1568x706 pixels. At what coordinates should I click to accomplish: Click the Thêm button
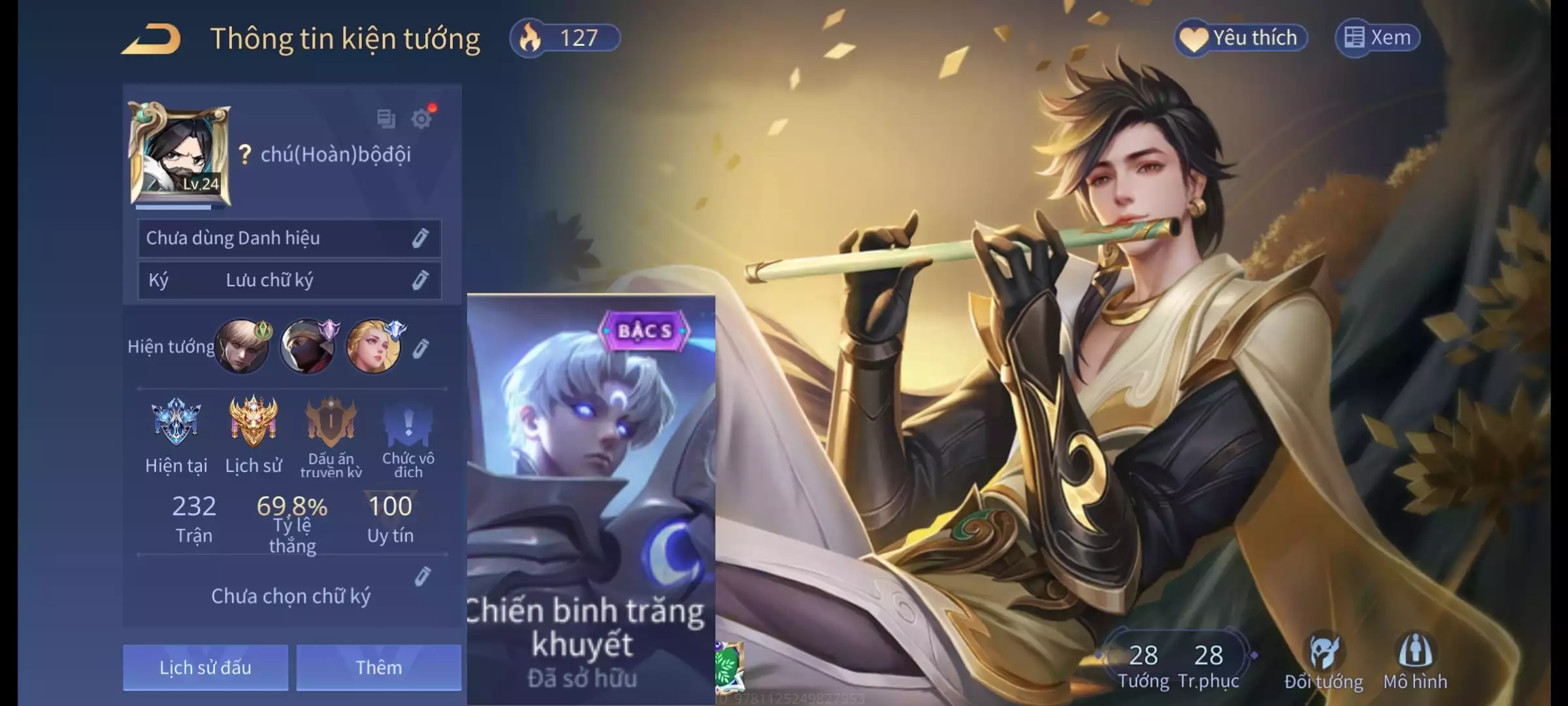(x=379, y=667)
